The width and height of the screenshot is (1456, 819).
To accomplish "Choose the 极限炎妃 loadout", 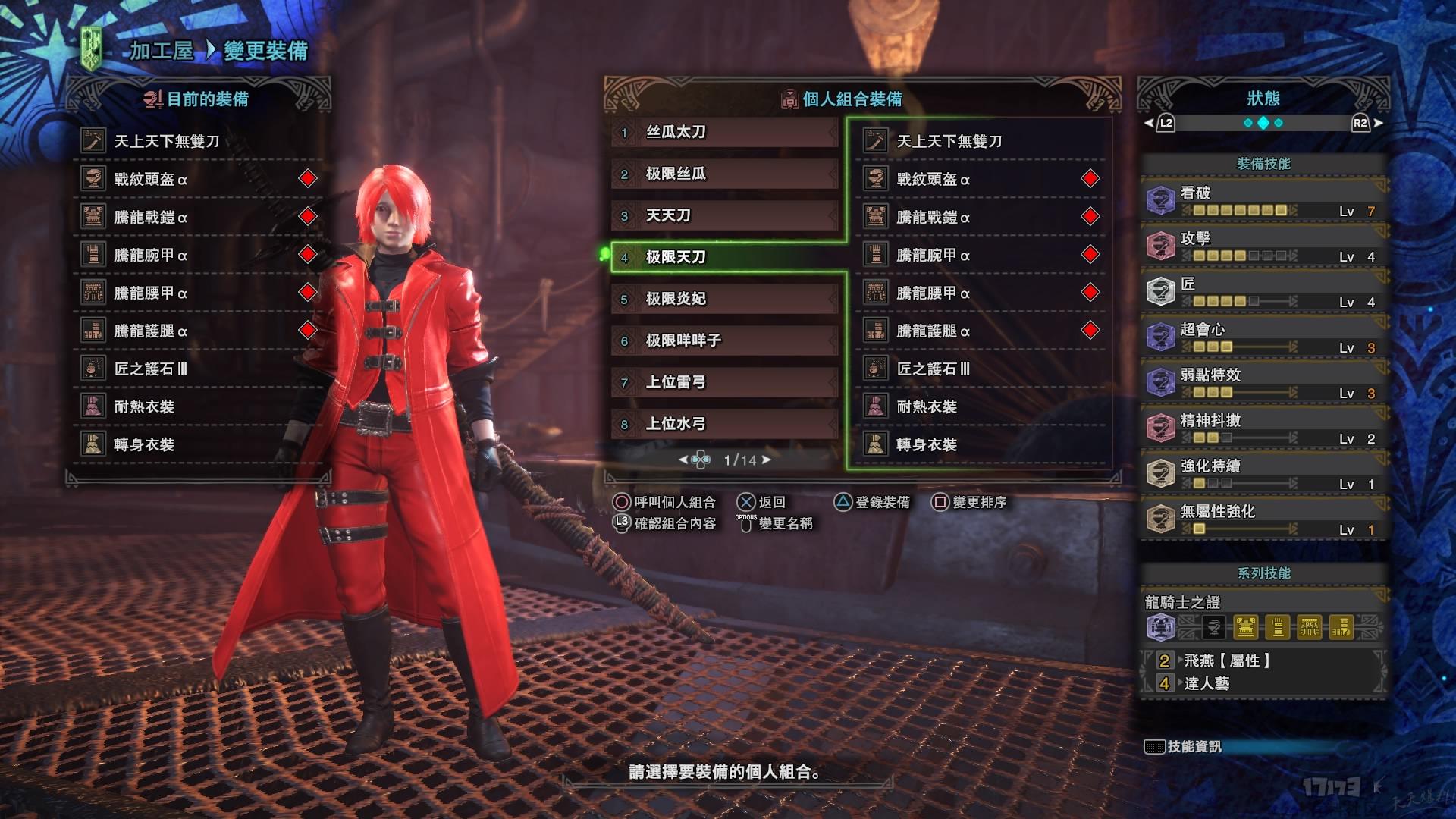I will (724, 300).
